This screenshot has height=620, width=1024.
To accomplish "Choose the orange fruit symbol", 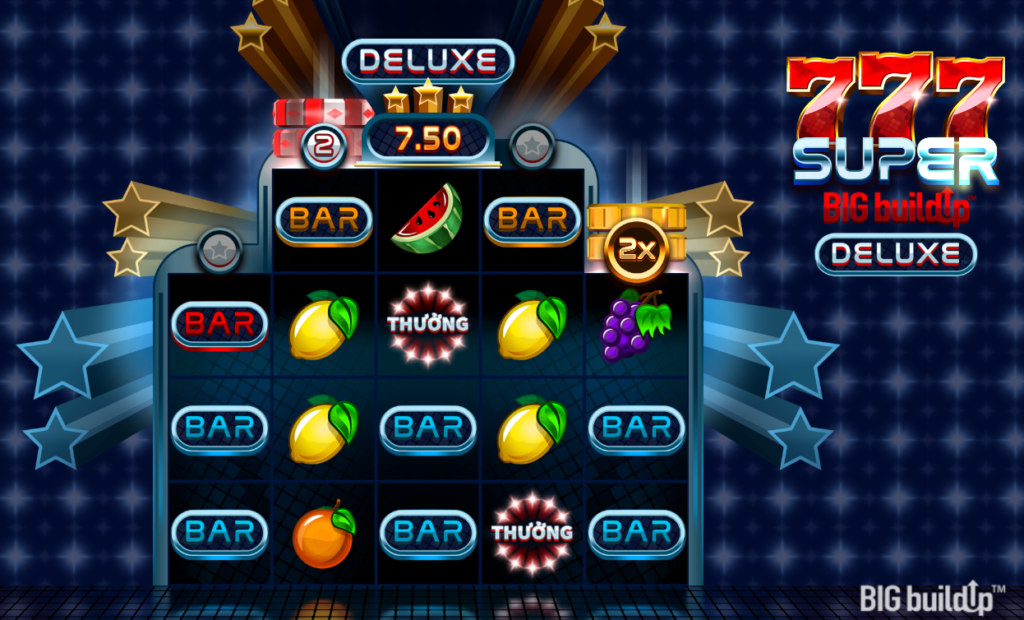I will pos(323,534).
